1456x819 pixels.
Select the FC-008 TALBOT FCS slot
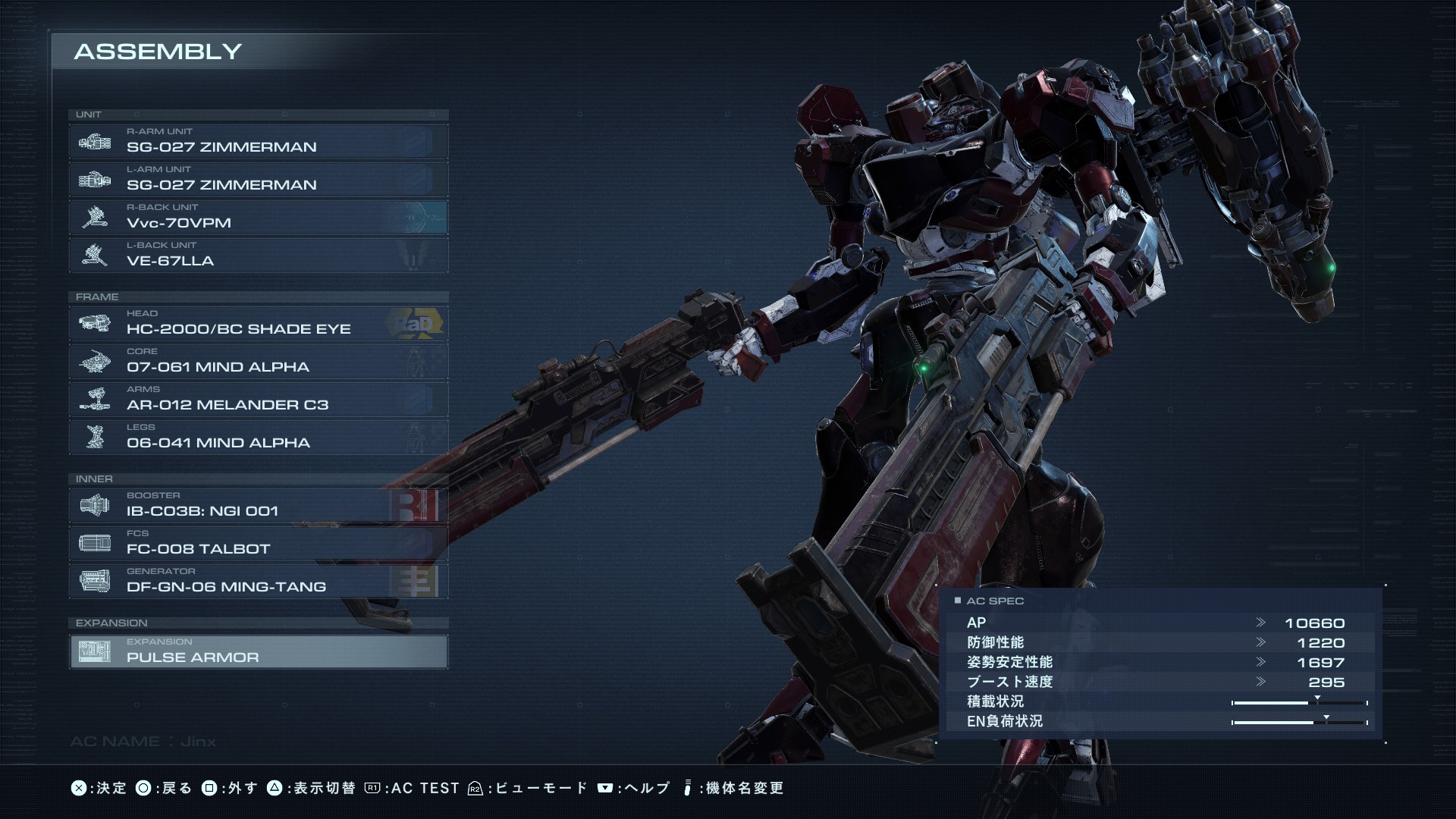pyautogui.click(x=259, y=543)
